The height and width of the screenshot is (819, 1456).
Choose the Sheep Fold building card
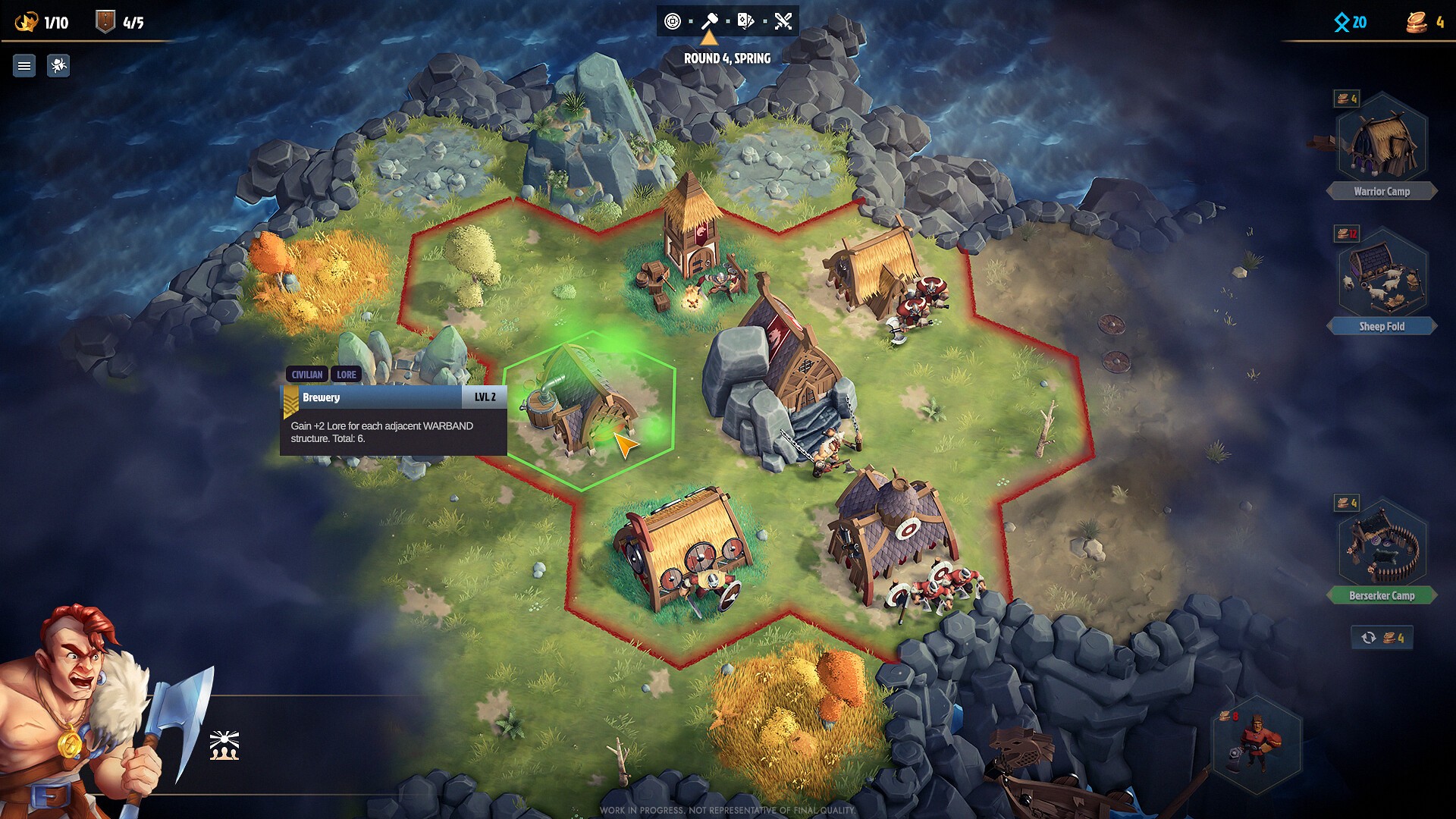click(1381, 281)
